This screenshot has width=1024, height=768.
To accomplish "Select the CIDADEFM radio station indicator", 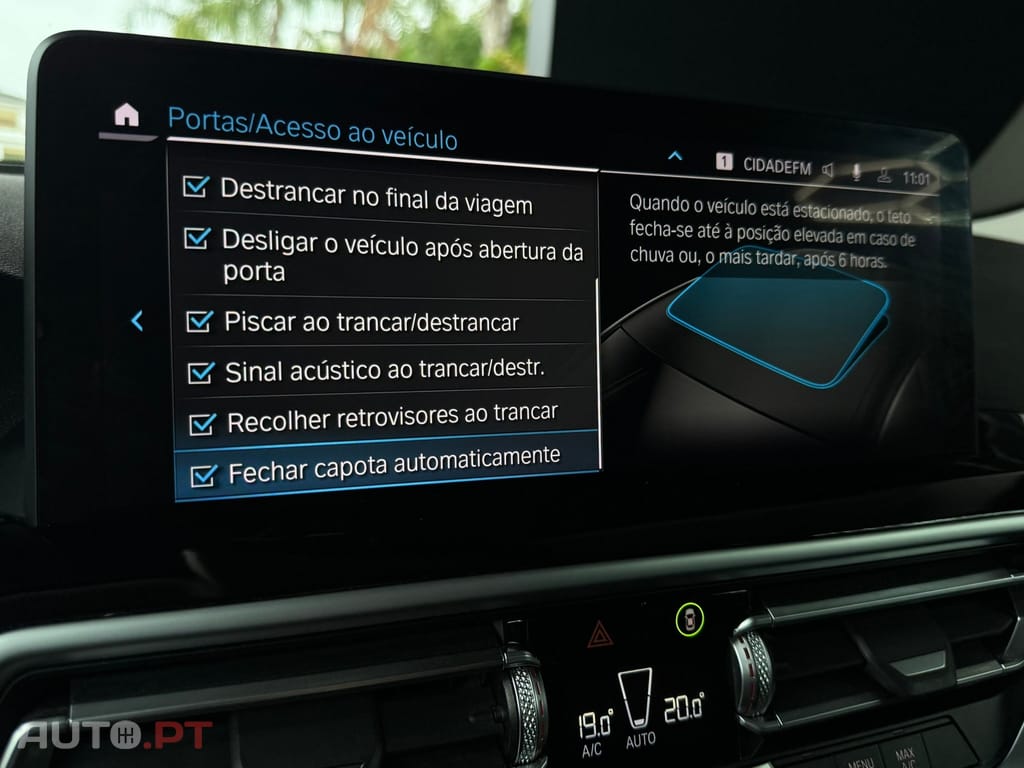I will click(x=776, y=166).
